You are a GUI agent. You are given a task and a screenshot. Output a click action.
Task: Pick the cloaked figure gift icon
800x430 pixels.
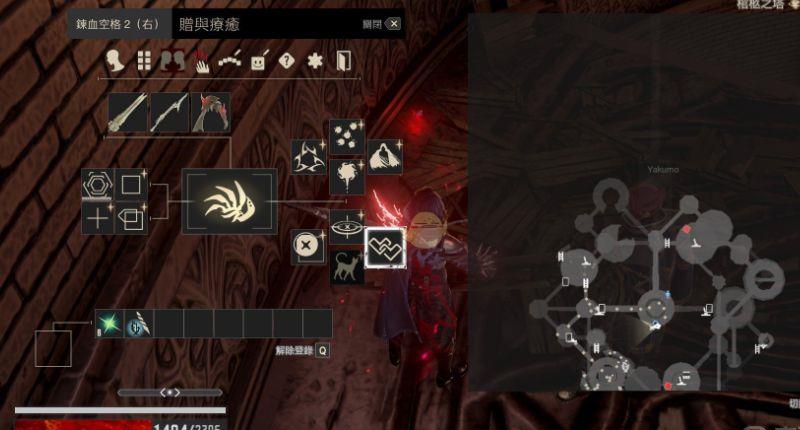[385, 157]
